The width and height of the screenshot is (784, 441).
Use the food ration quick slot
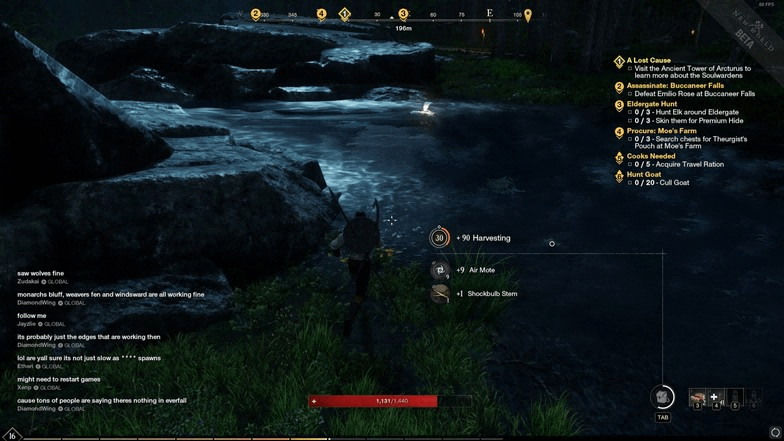(697, 398)
